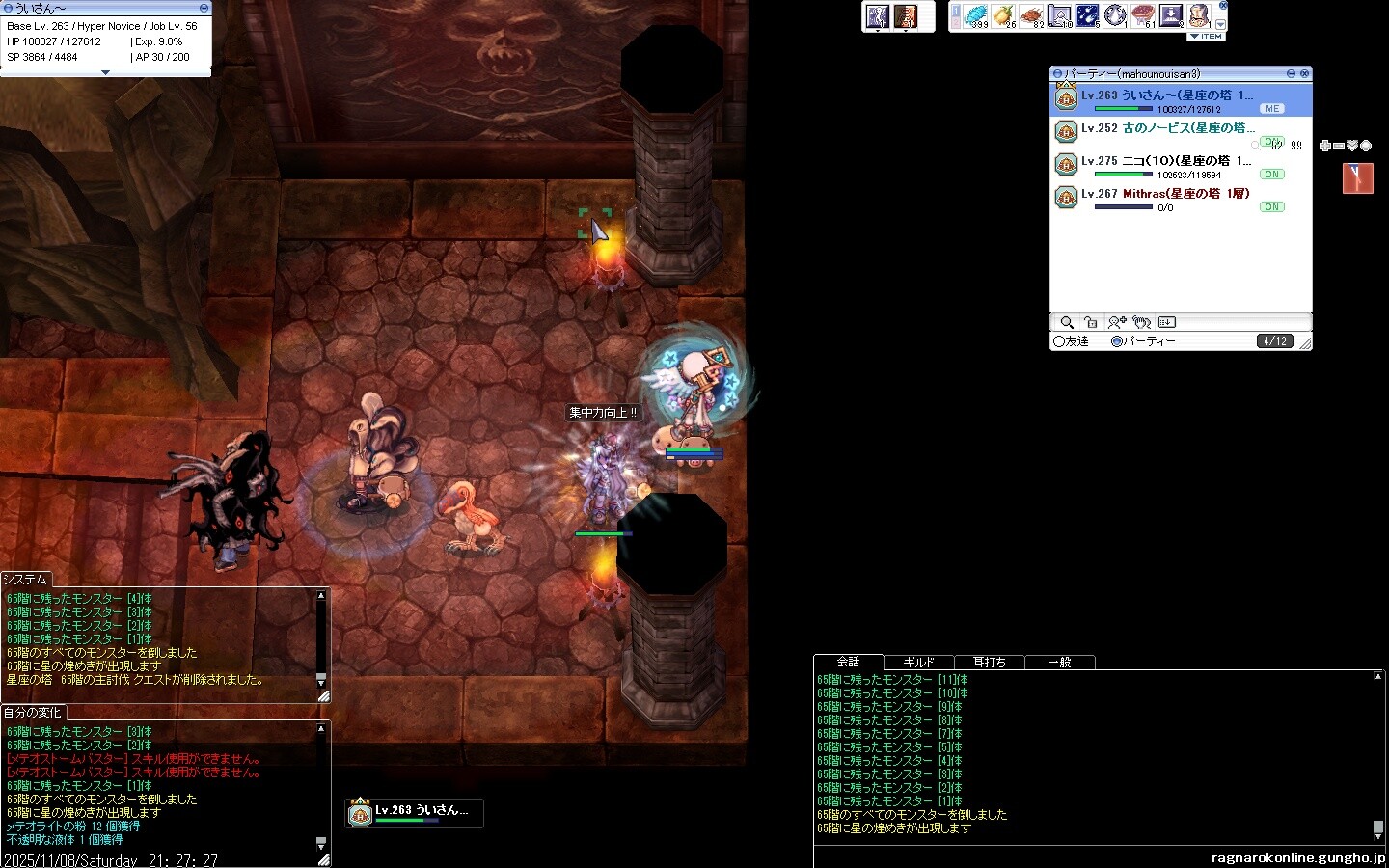1389x868 pixels.
Task: Select the roasted meat hotbar item
Action: [x=1031, y=16]
